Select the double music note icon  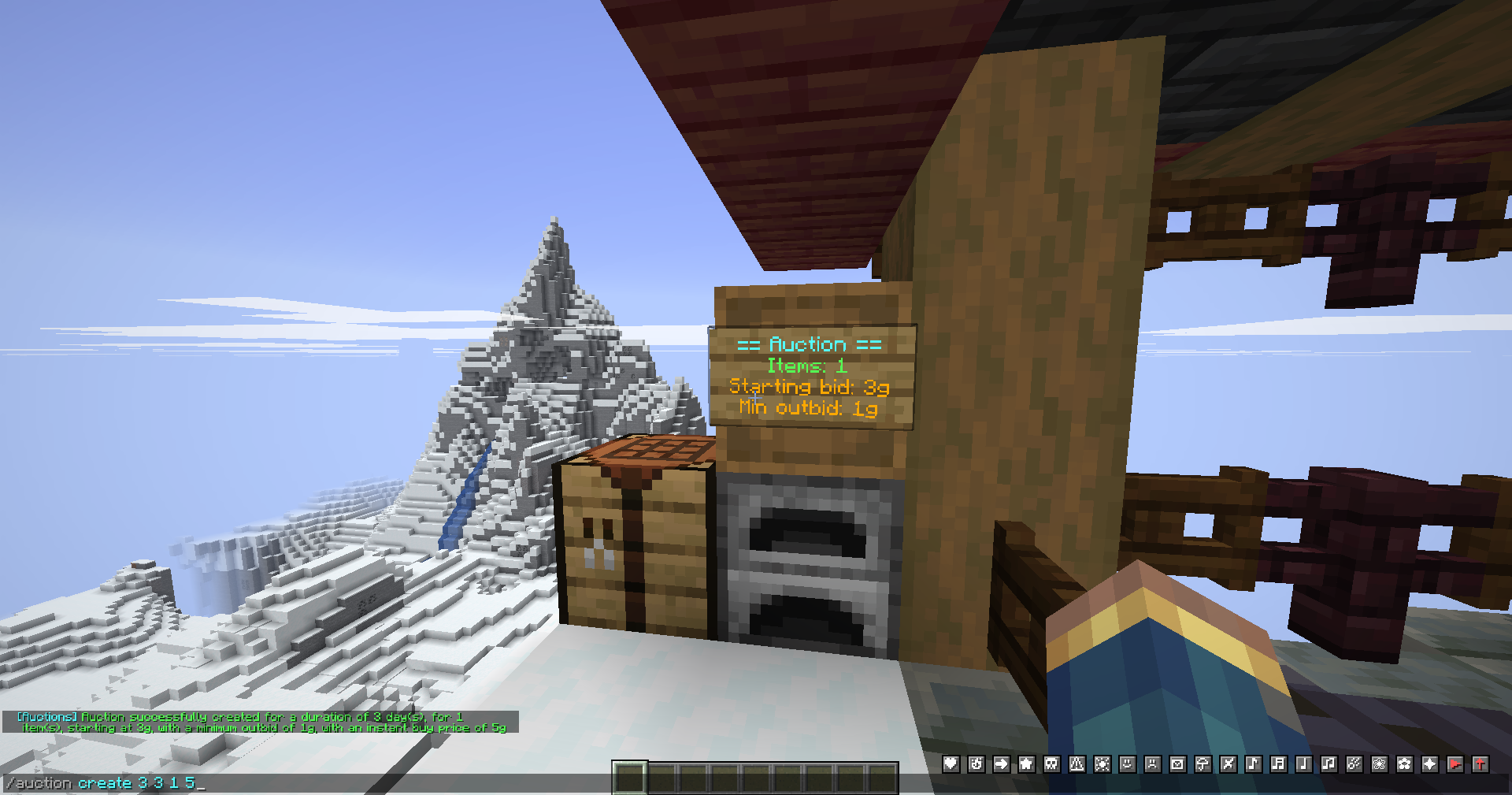pyautogui.click(x=1277, y=764)
